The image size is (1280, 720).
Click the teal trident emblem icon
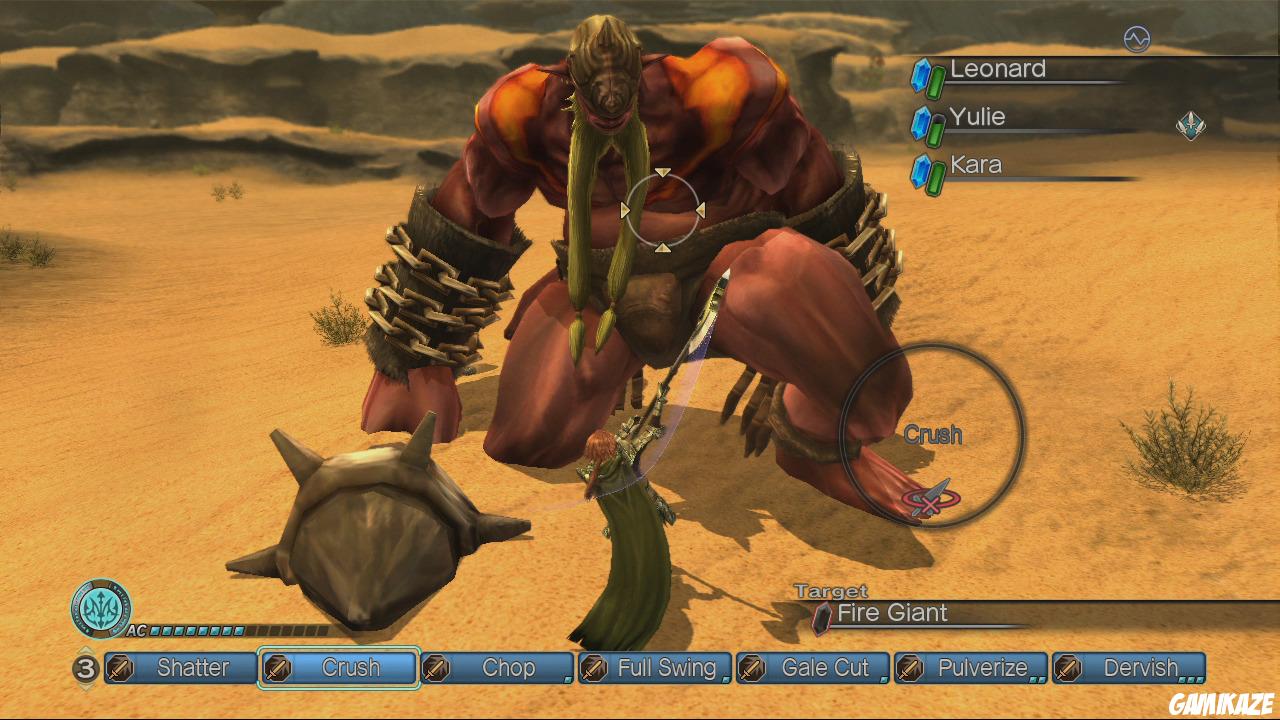[101, 608]
